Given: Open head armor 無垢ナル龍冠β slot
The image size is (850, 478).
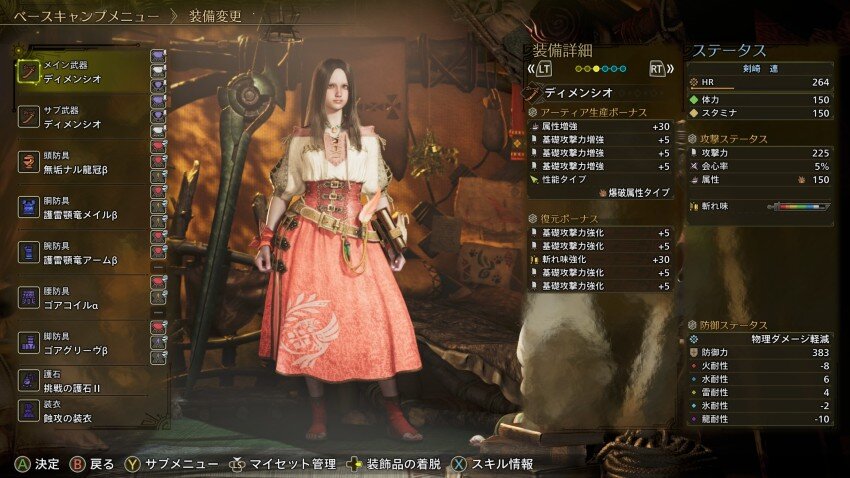Looking at the screenshot, I should coord(85,163).
